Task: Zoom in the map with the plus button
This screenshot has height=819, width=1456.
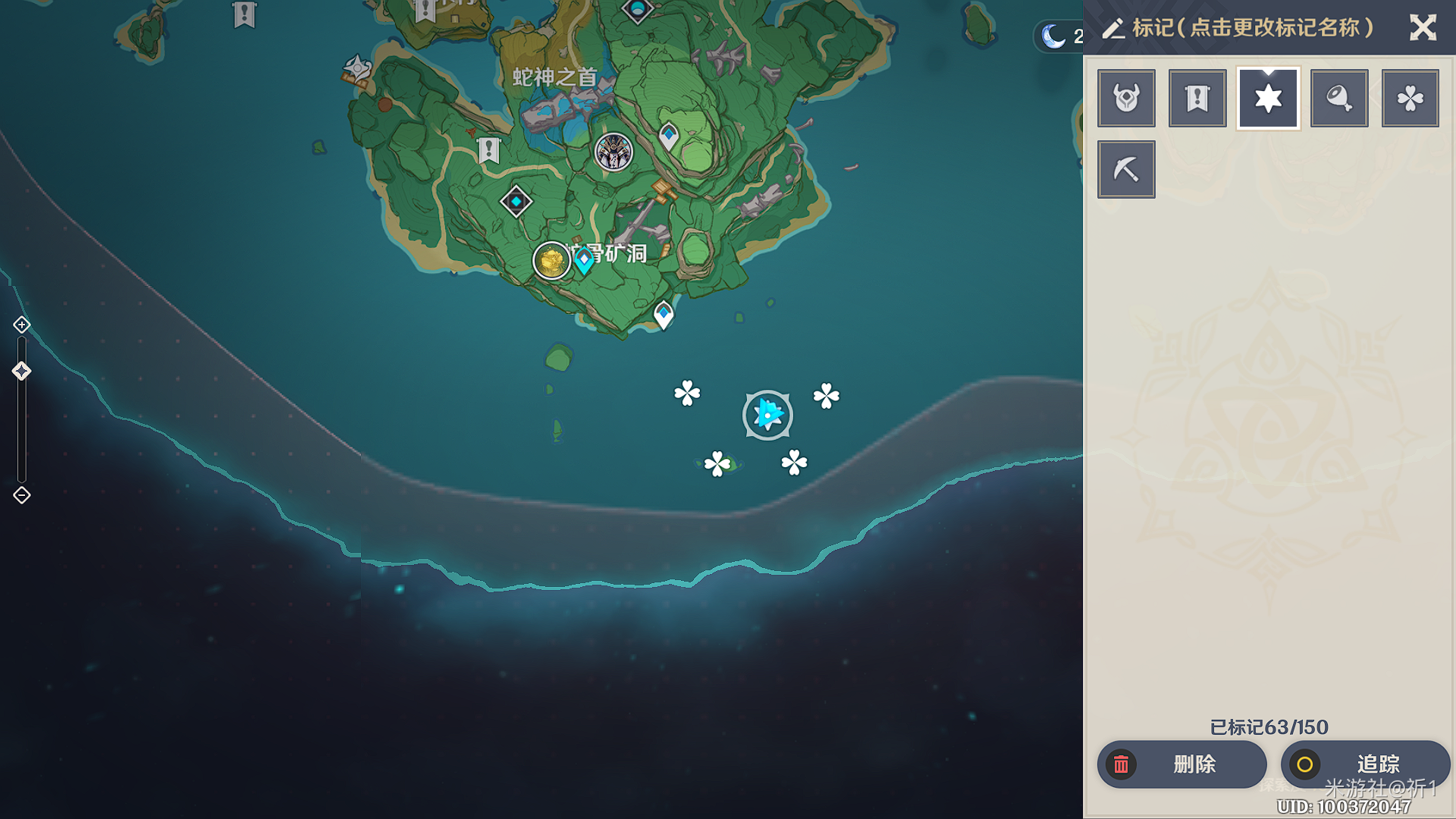Action: pos(22,325)
